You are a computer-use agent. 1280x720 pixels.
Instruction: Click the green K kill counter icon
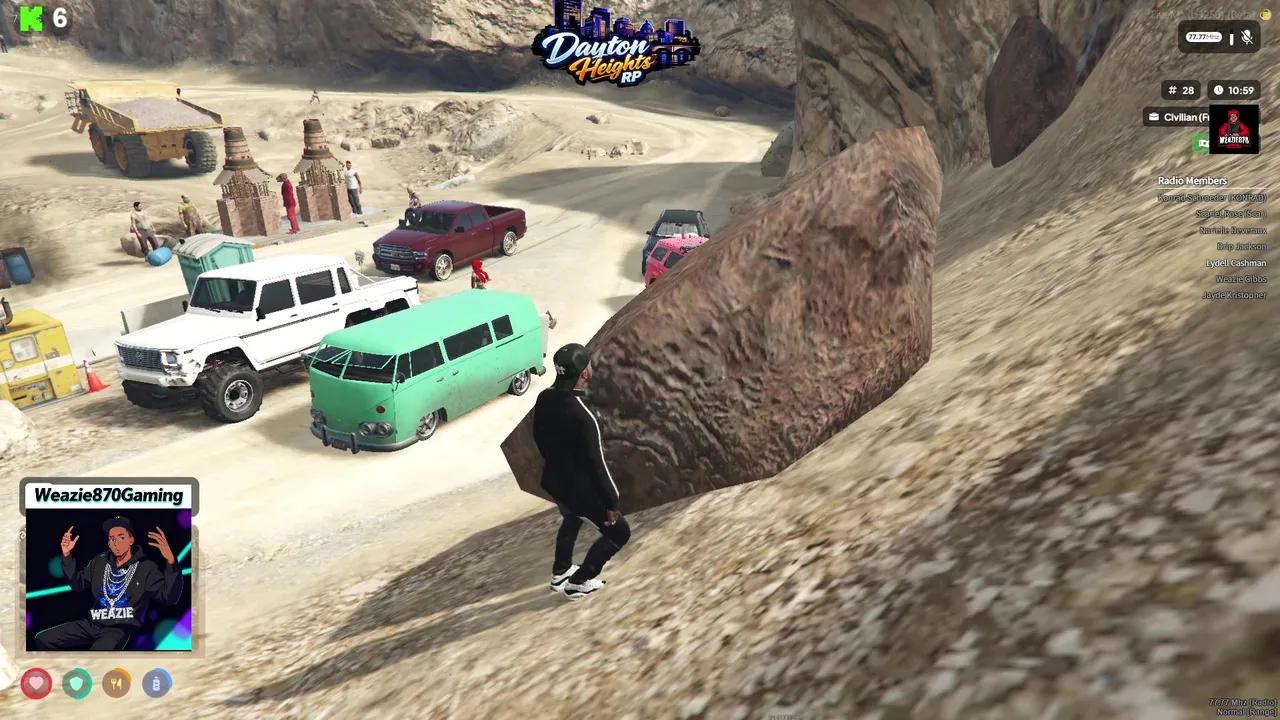30,17
